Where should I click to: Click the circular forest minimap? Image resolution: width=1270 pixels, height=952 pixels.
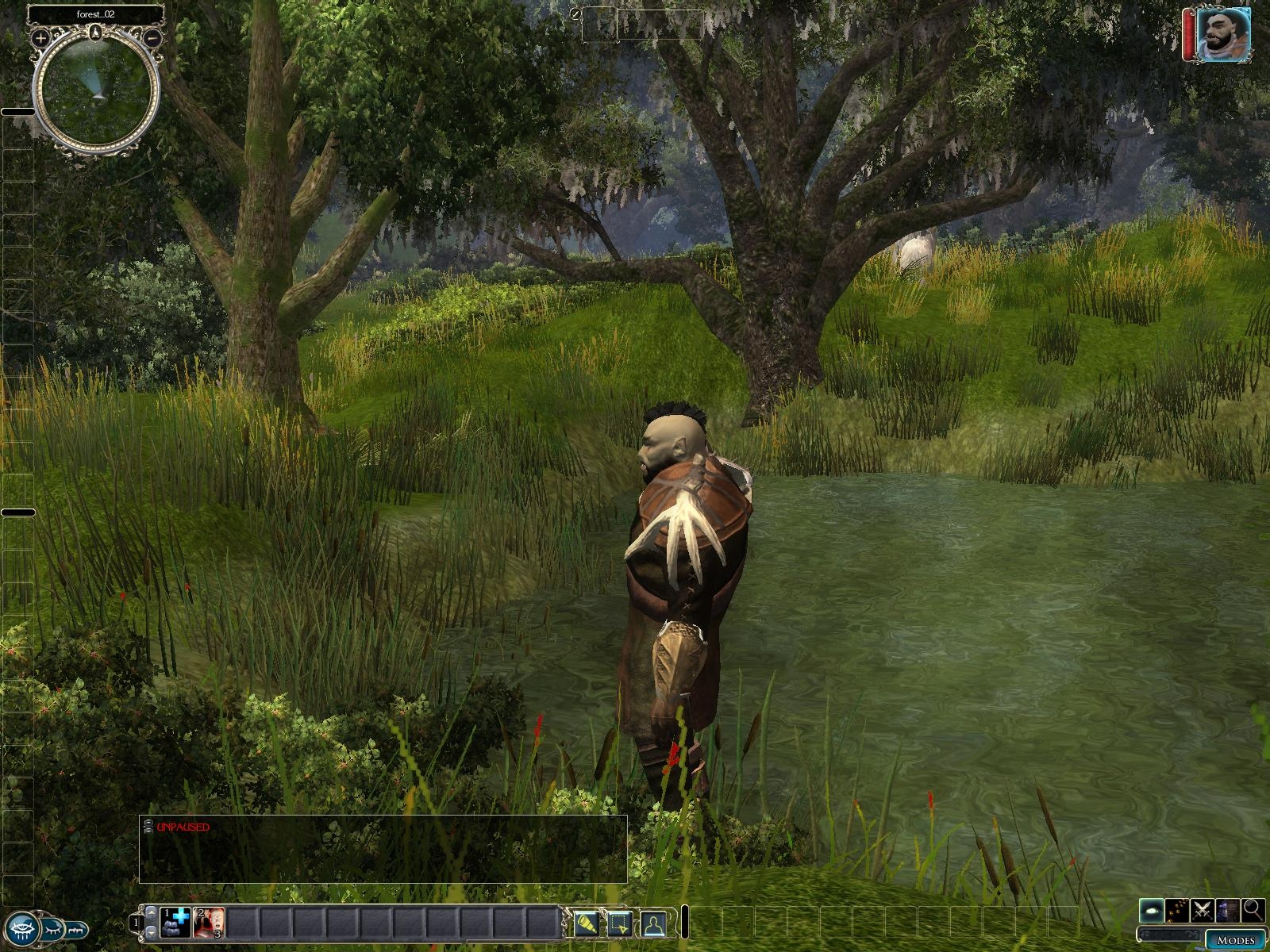(97, 91)
